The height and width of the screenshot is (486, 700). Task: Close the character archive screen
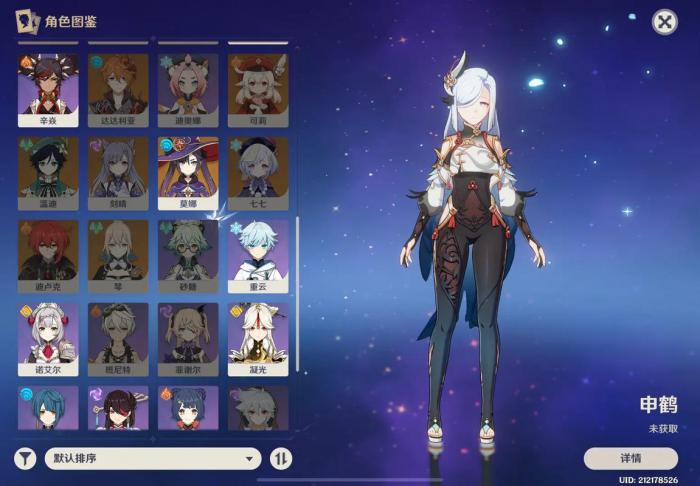pos(664,21)
